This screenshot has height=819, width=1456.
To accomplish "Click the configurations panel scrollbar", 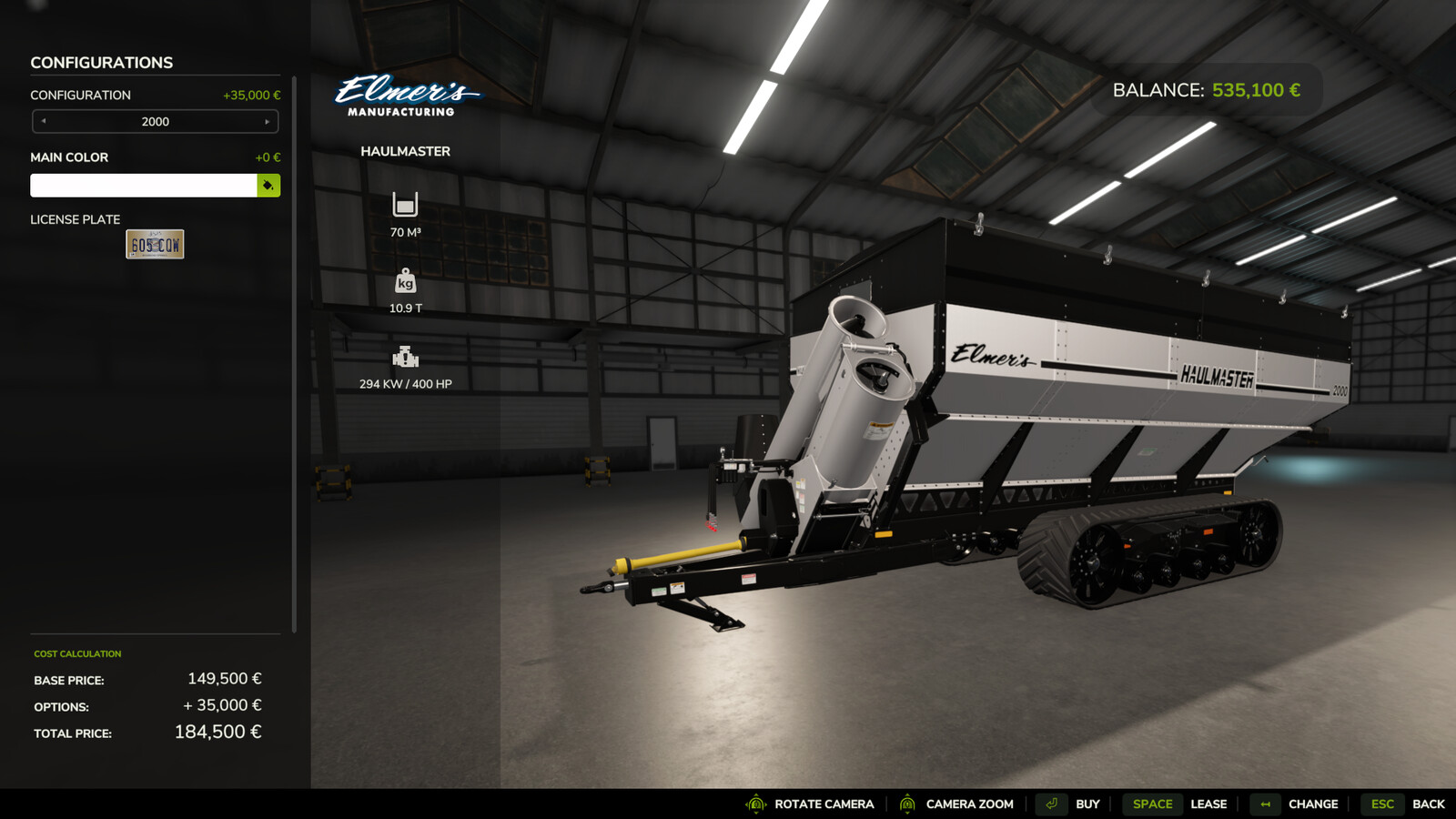I will (x=294, y=355).
